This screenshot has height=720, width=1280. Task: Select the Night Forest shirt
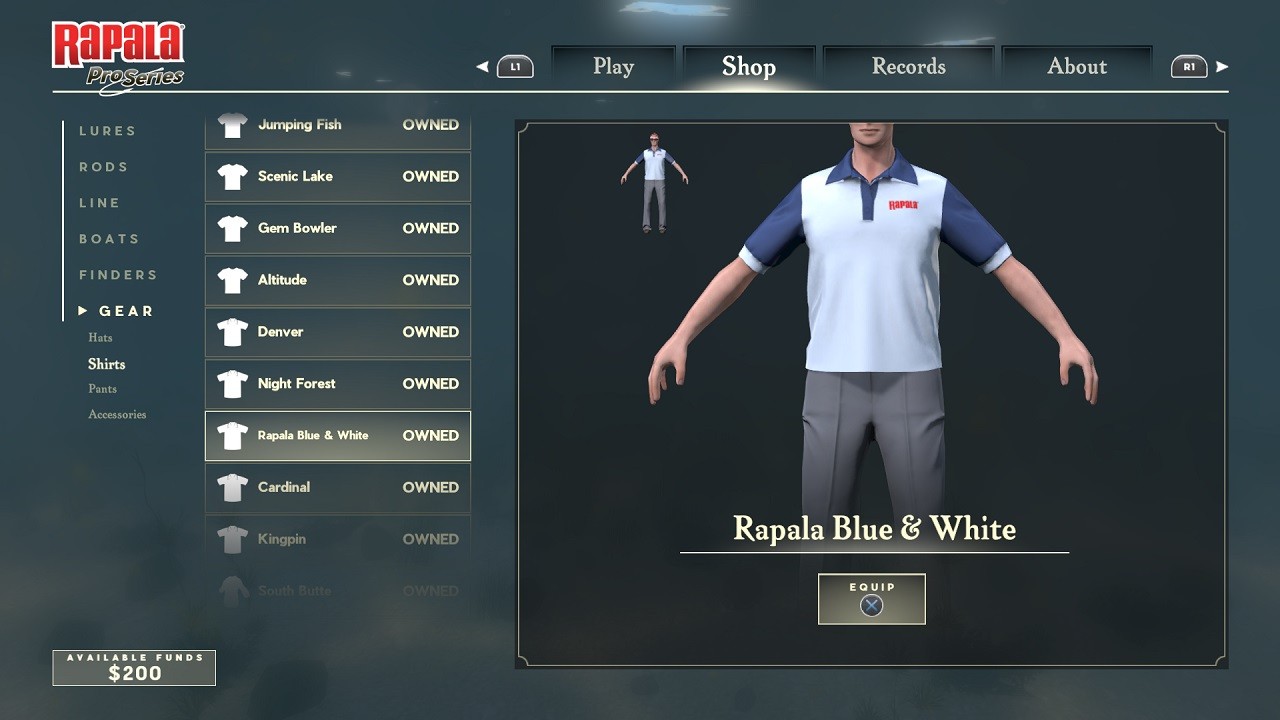337,384
